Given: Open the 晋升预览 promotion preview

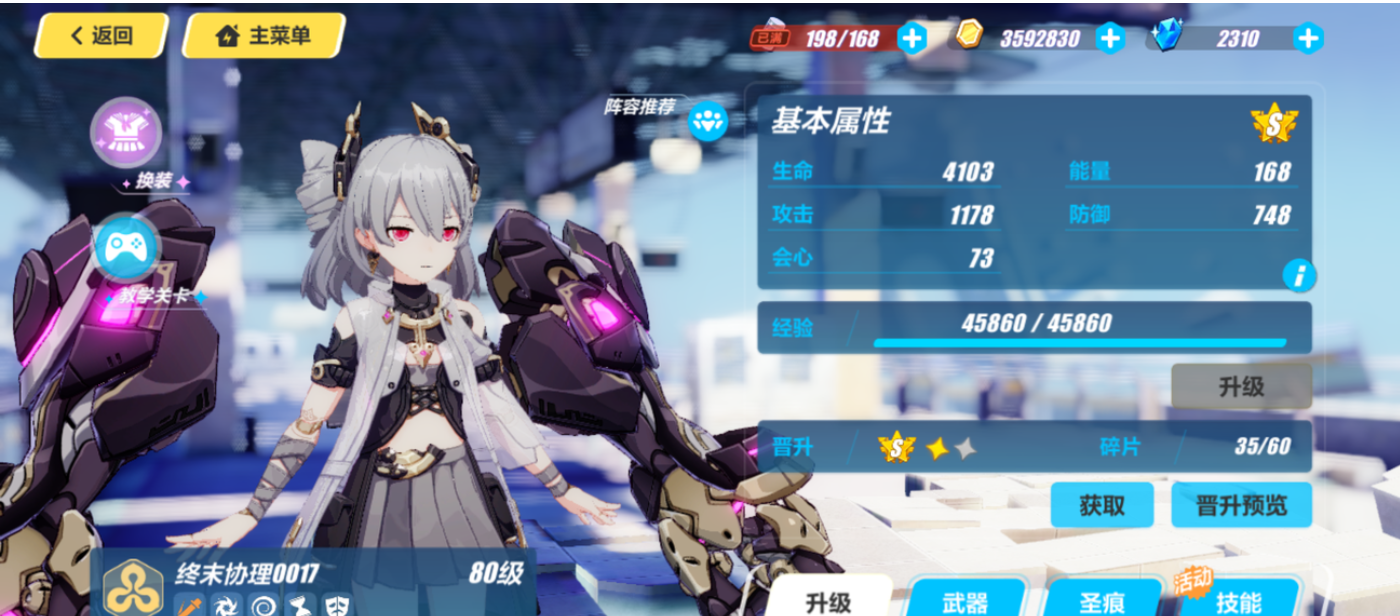Looking at the screenshot, I should click(1241, 505).
